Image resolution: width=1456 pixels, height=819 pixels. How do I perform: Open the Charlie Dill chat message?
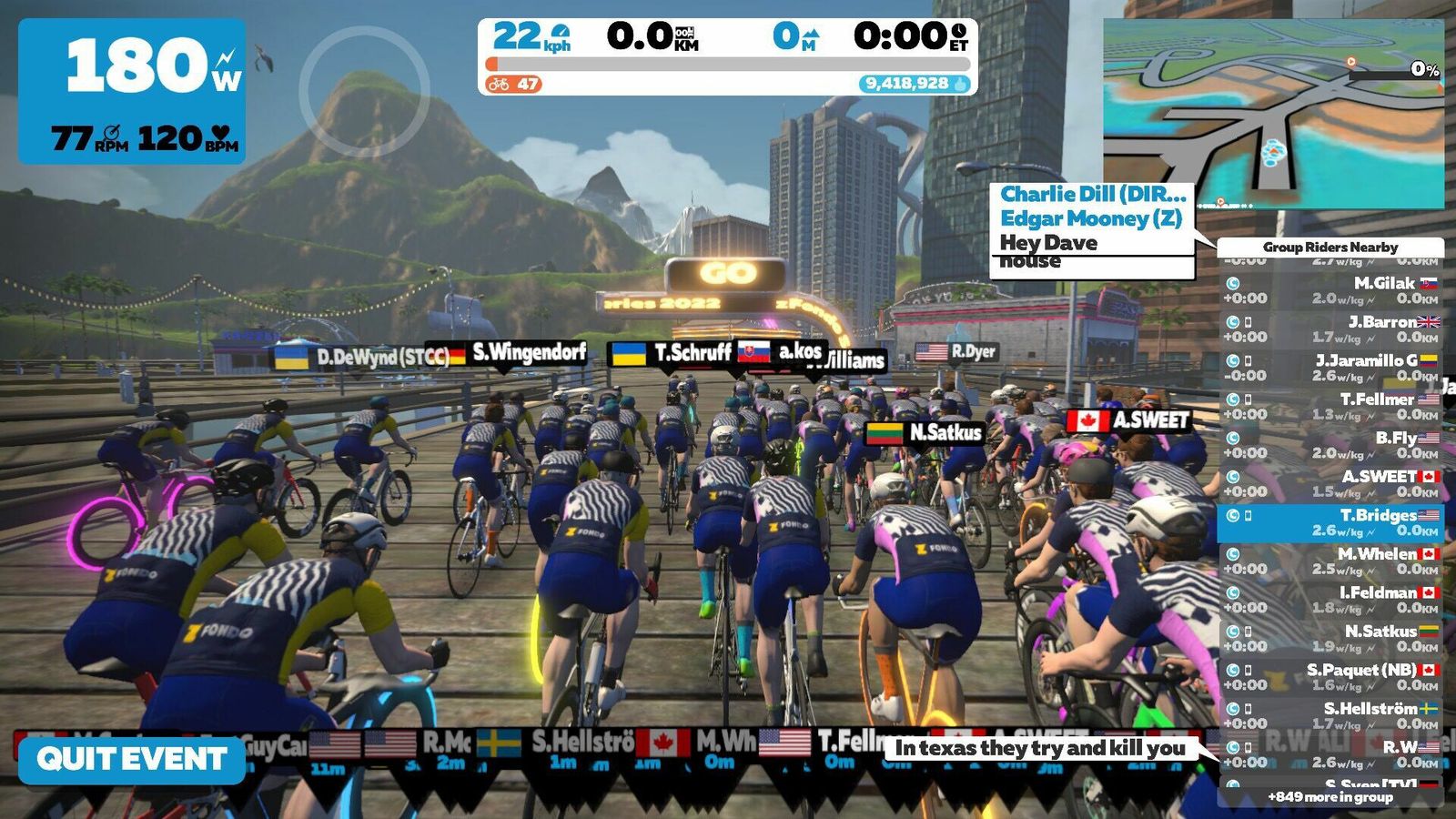click(x=1092, y=195)
